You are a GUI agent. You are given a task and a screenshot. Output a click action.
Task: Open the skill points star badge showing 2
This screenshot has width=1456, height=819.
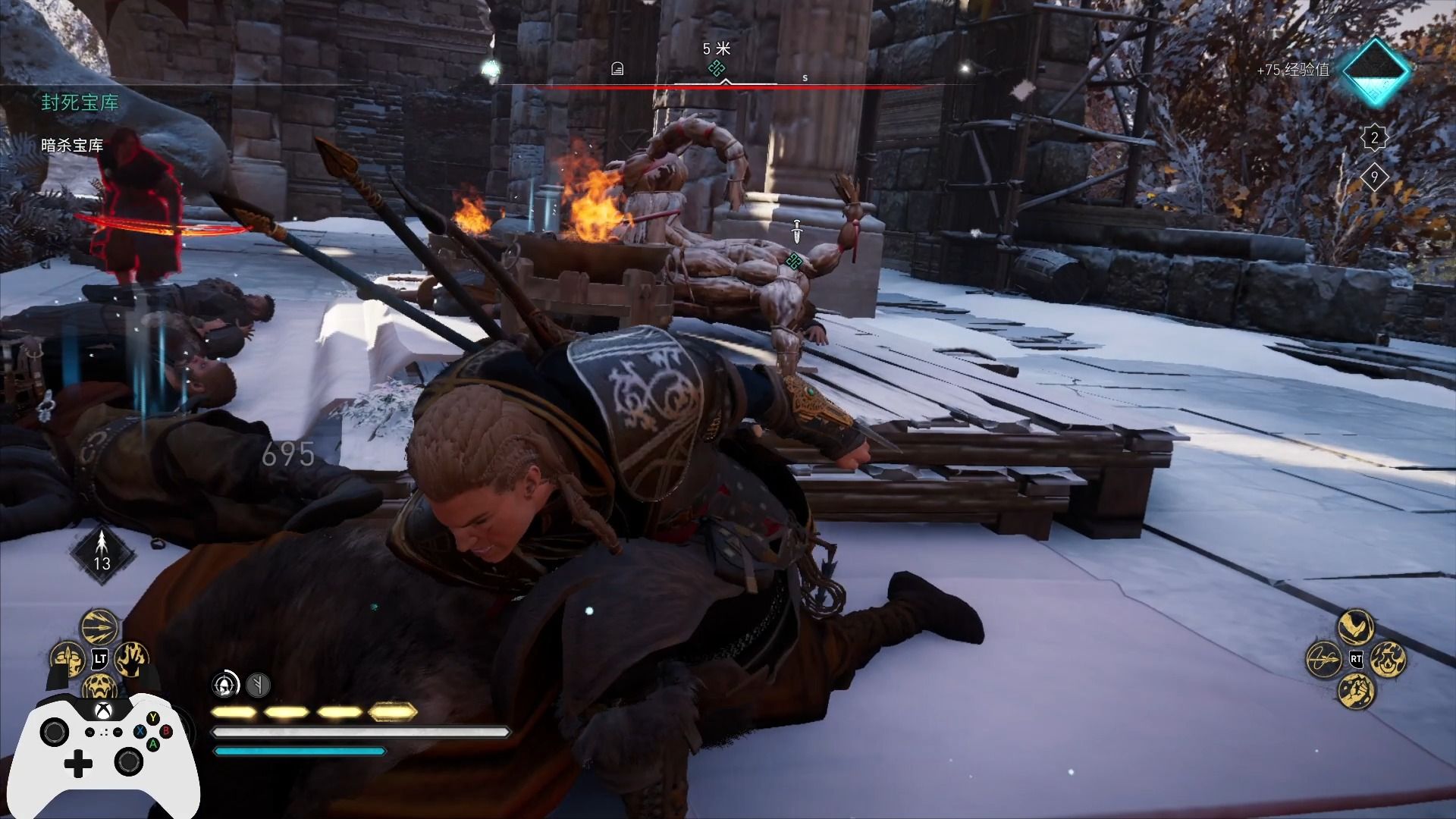(1374, 139)
